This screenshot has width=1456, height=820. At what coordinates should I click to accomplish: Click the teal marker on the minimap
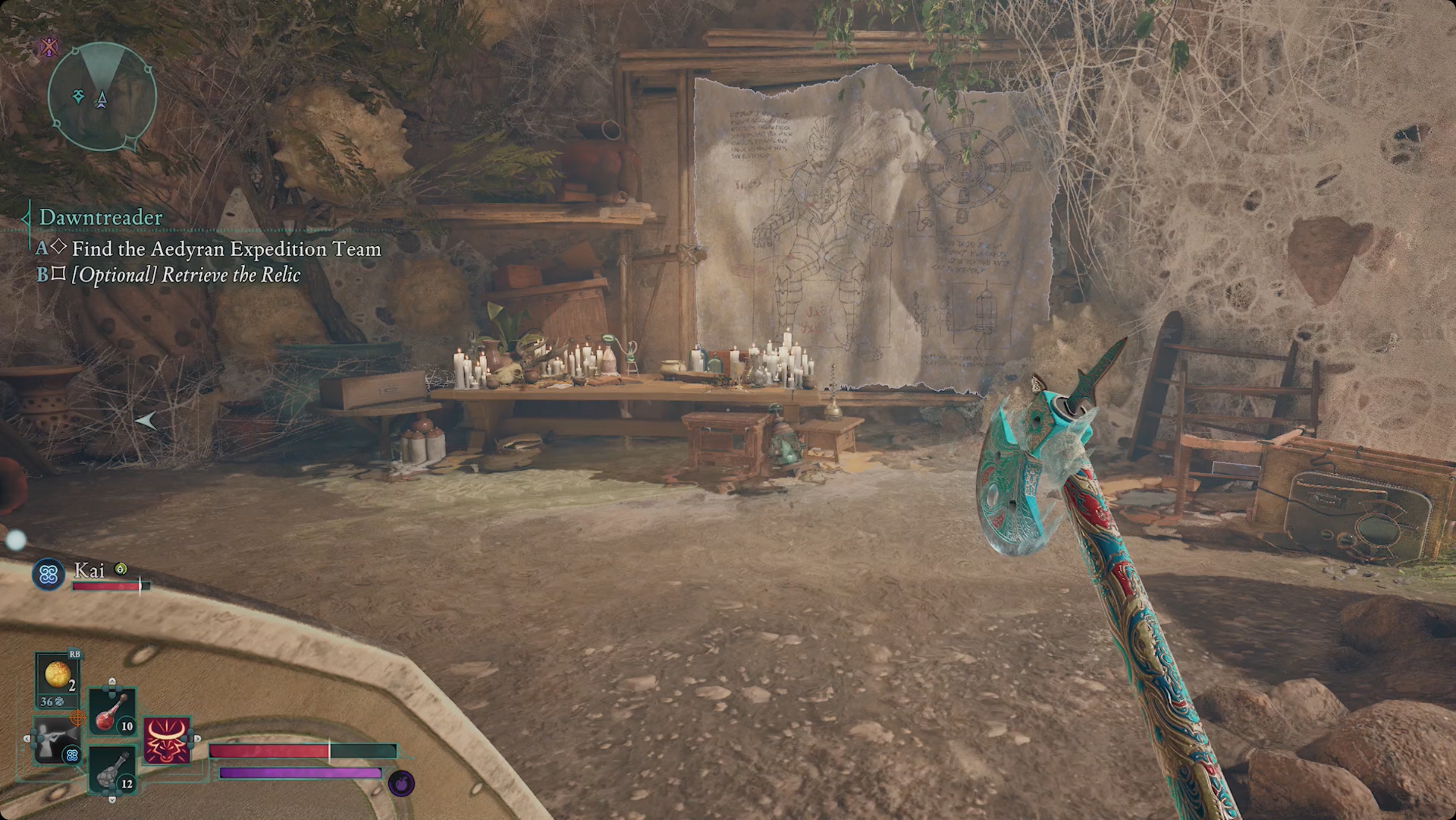pos(78,96)
